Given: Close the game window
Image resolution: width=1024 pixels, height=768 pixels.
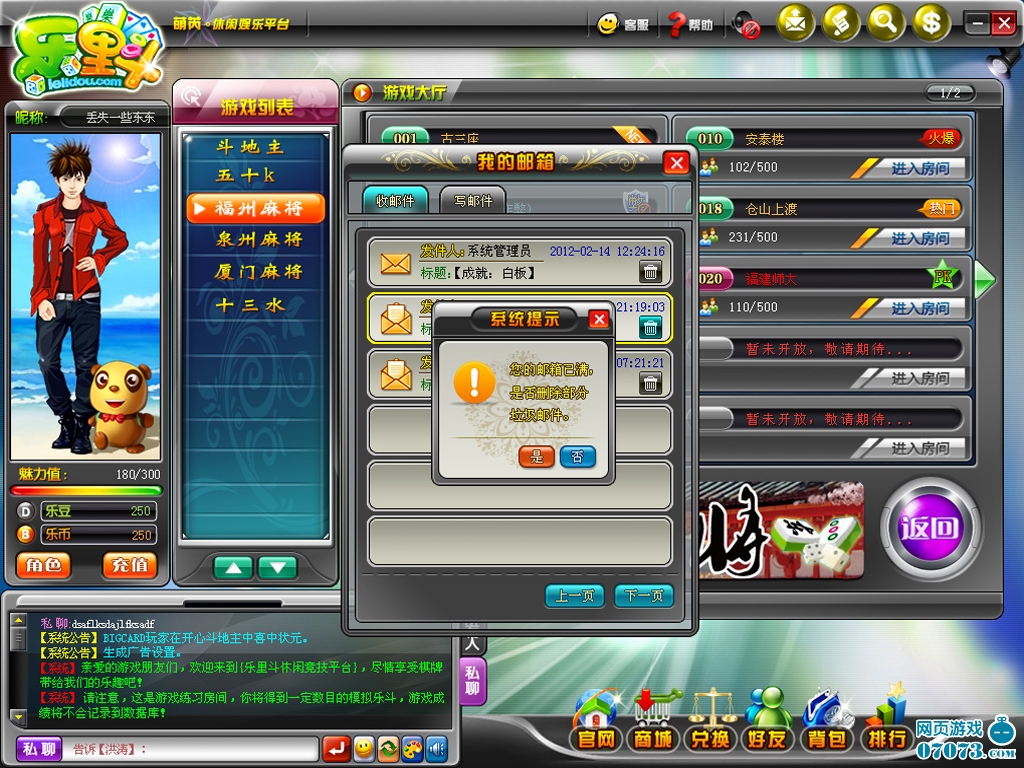Looking at the screenshot, I should pyautogui.click(x=1003, y=24).
